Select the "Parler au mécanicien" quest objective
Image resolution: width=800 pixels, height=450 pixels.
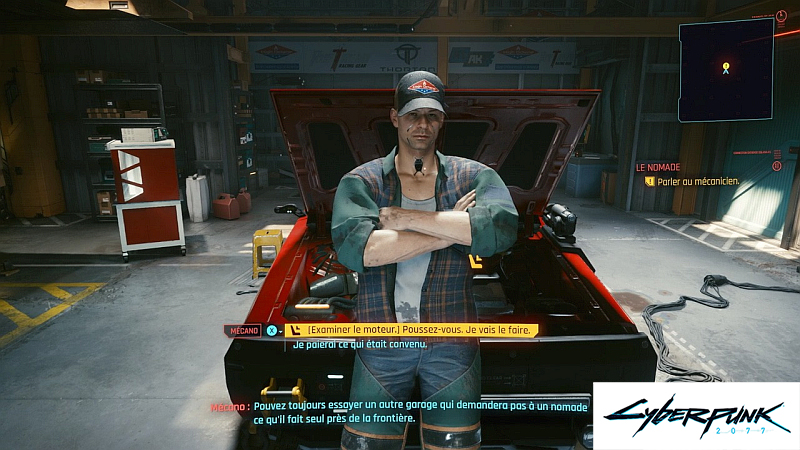point(691,181)
